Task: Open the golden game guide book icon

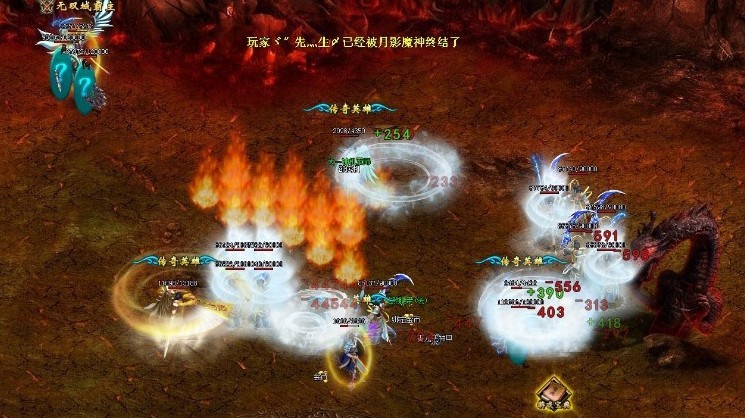Action: tap(551, 393)
